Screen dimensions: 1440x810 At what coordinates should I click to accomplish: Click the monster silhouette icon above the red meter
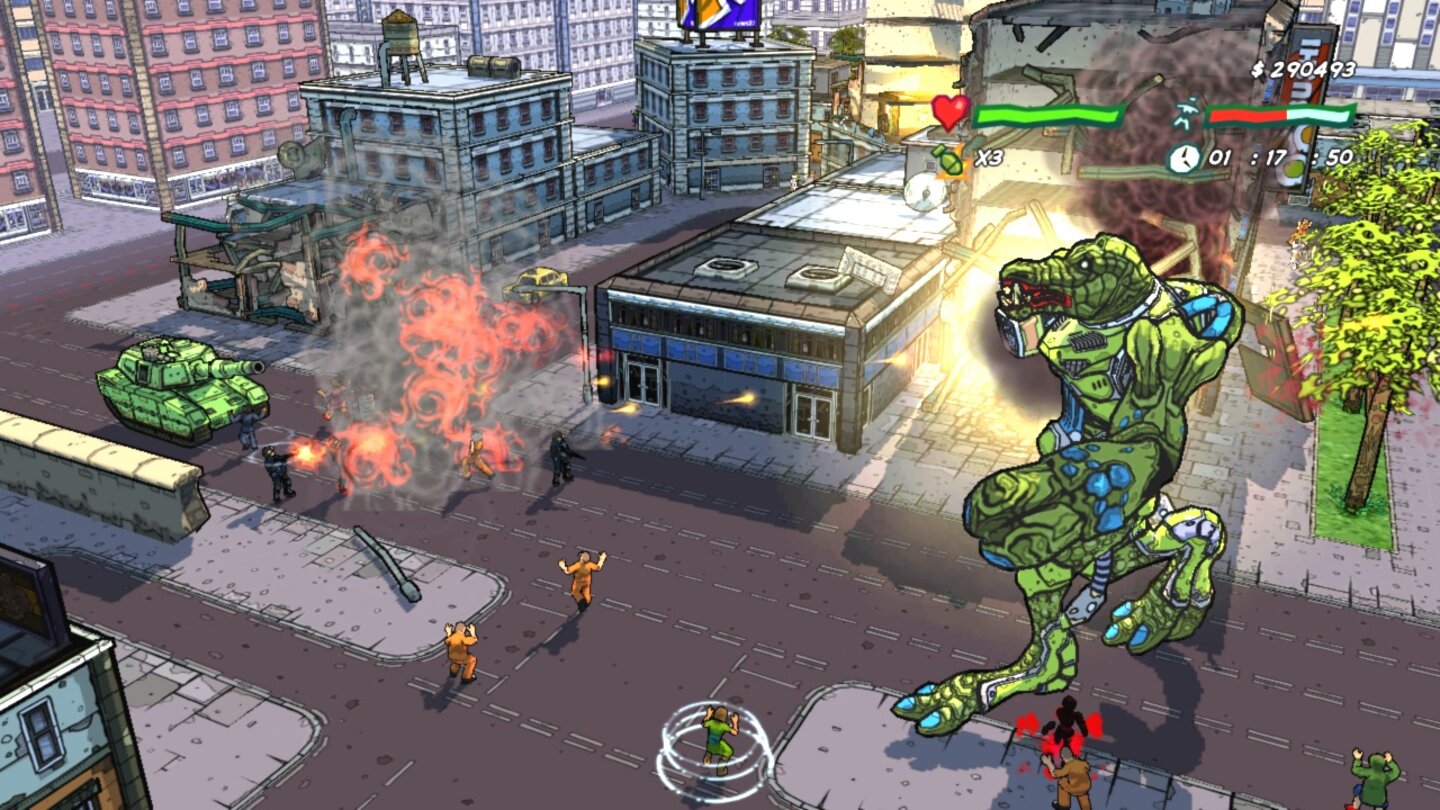coord(1189,112)
